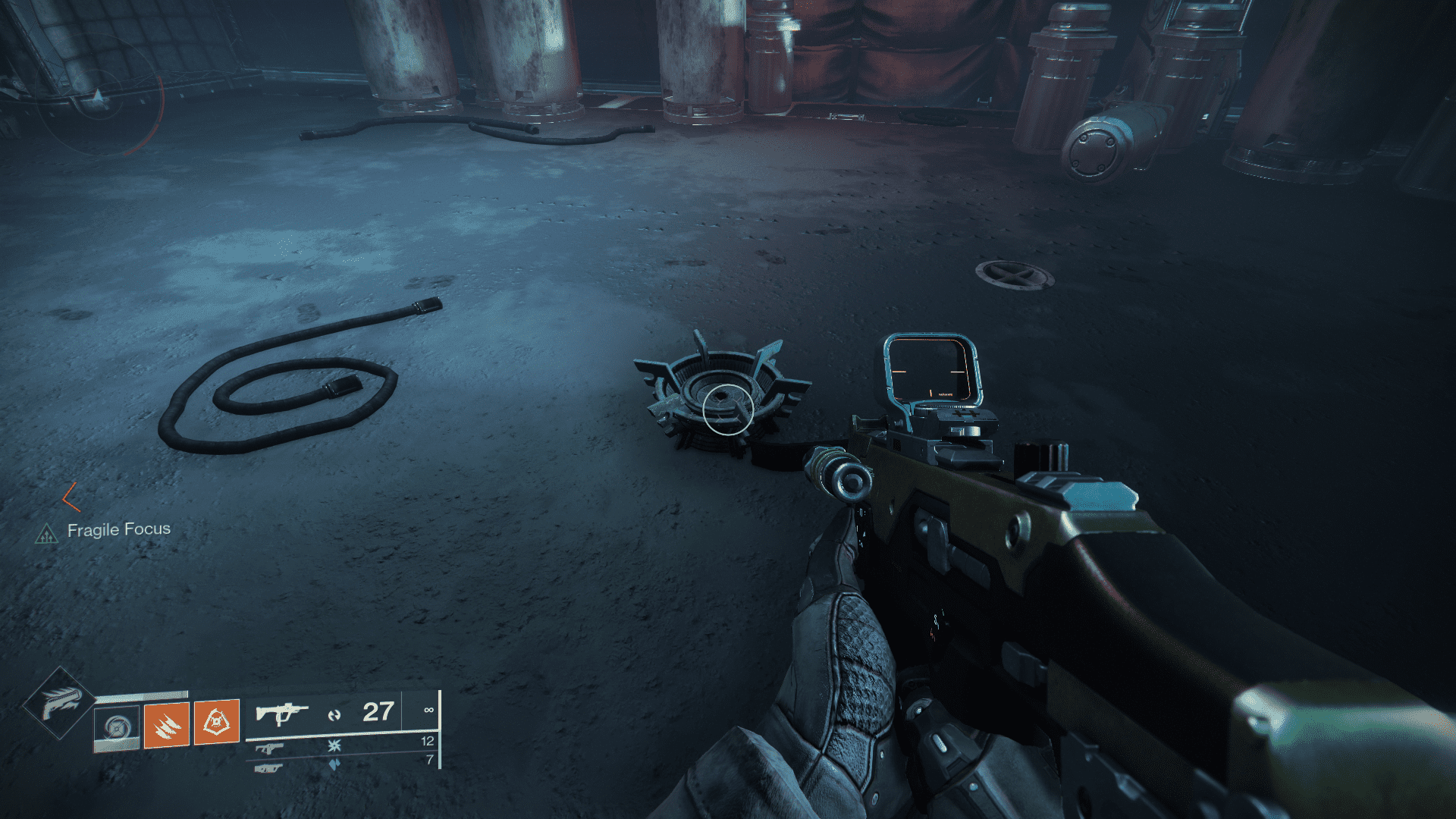
Task: Switch to the second weapon in the list
Action: pyautogui.click(x=268, y=748)
